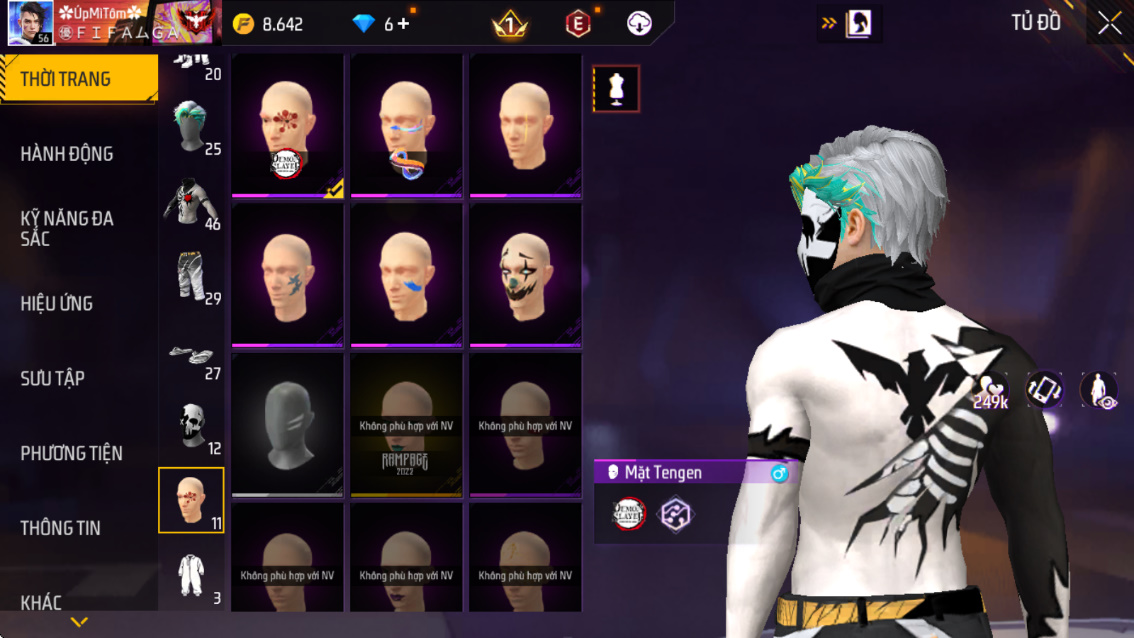Open the KỸ NĂNG ĐA SẮC tab
Viewport: 1134px width, 638px height.
tap(67, 228)
